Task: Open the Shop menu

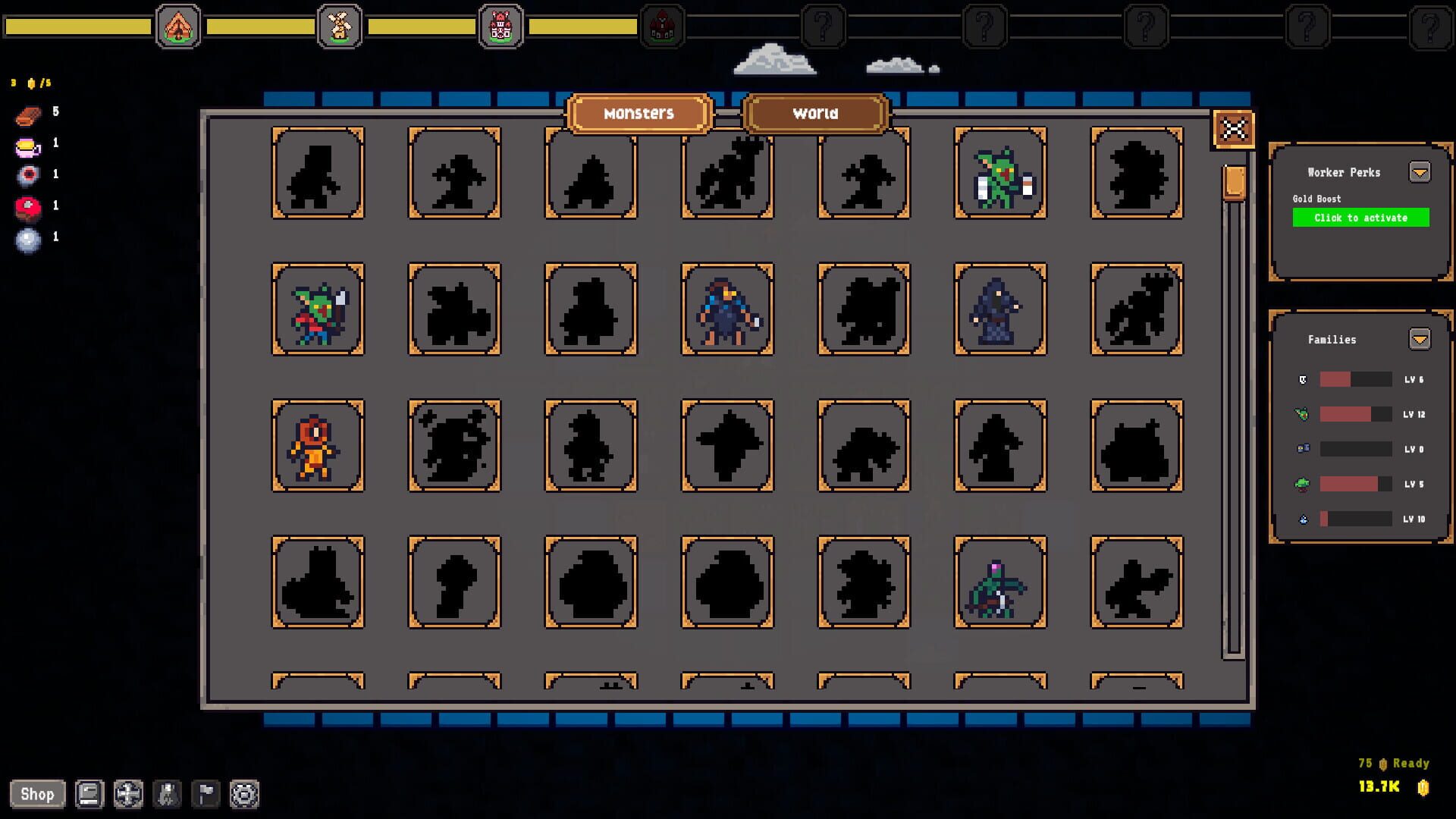Action: 39,794
